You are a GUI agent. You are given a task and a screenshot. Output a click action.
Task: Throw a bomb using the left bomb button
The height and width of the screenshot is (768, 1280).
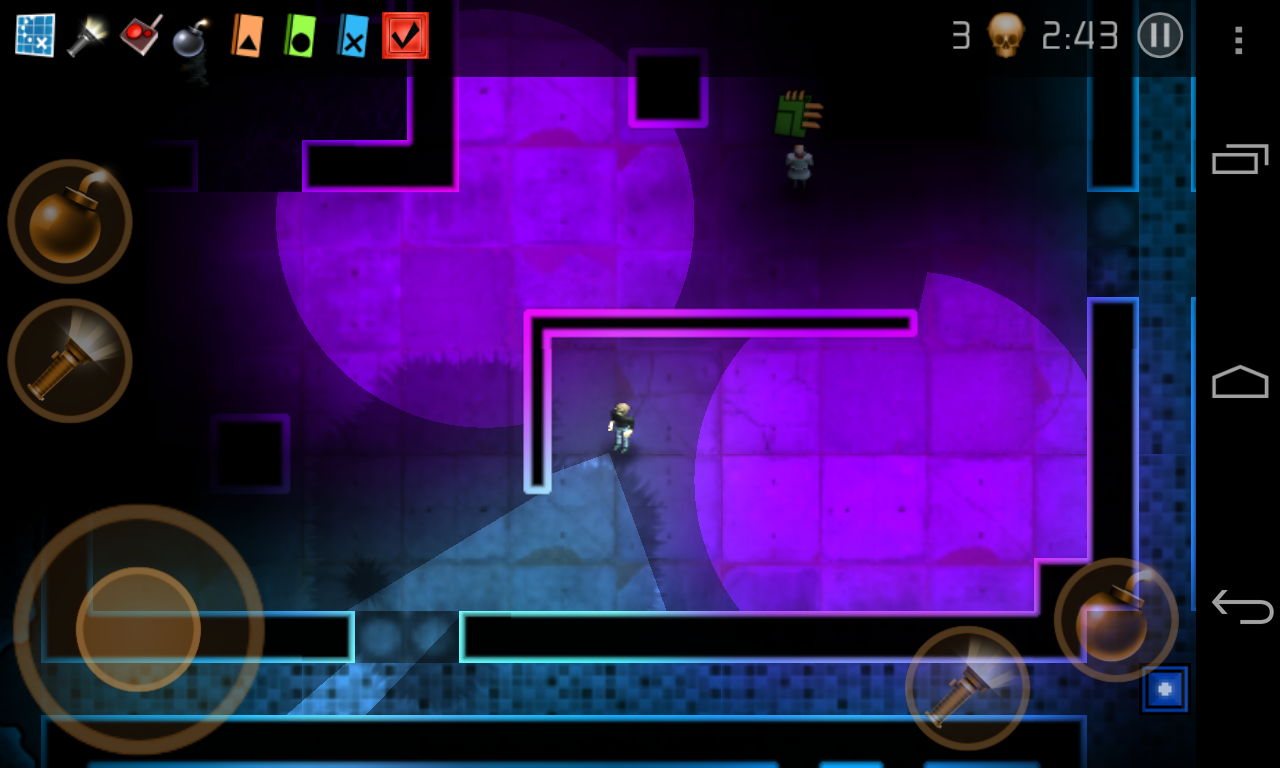pyautogui.click(x=68, y=220)
